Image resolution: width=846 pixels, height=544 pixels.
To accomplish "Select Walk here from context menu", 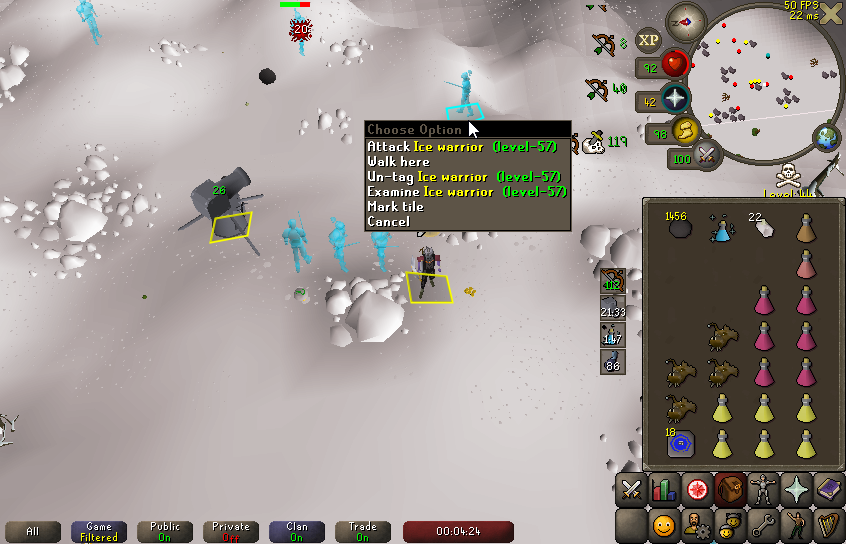I will [398, 161].
